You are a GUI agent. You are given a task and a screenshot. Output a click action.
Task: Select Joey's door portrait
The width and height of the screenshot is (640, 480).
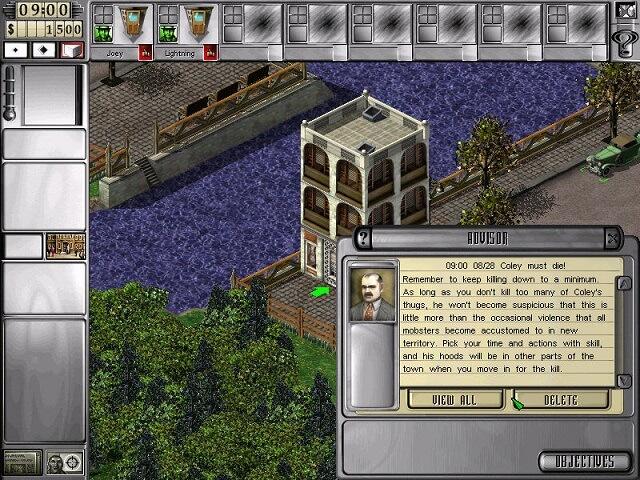point(131,24)
